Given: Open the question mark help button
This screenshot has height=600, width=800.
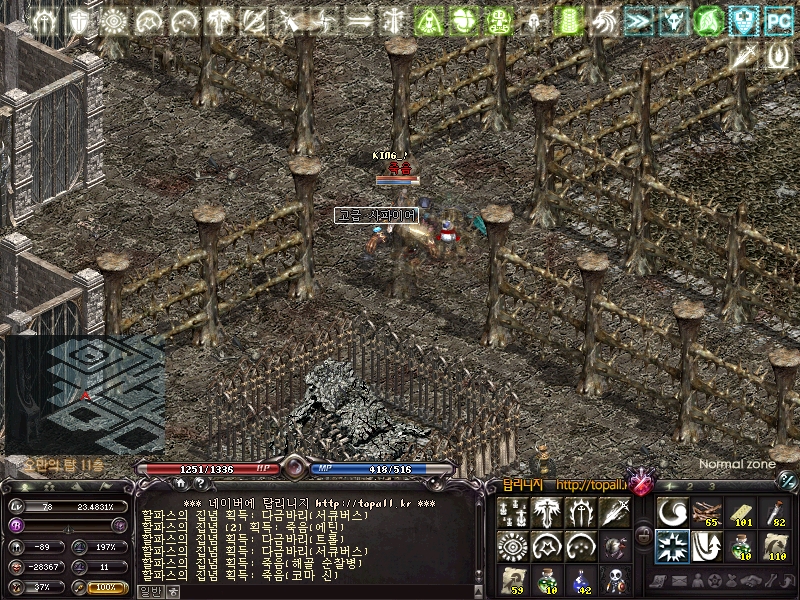Looking at the screenshot, I should [x=205, y=484].
